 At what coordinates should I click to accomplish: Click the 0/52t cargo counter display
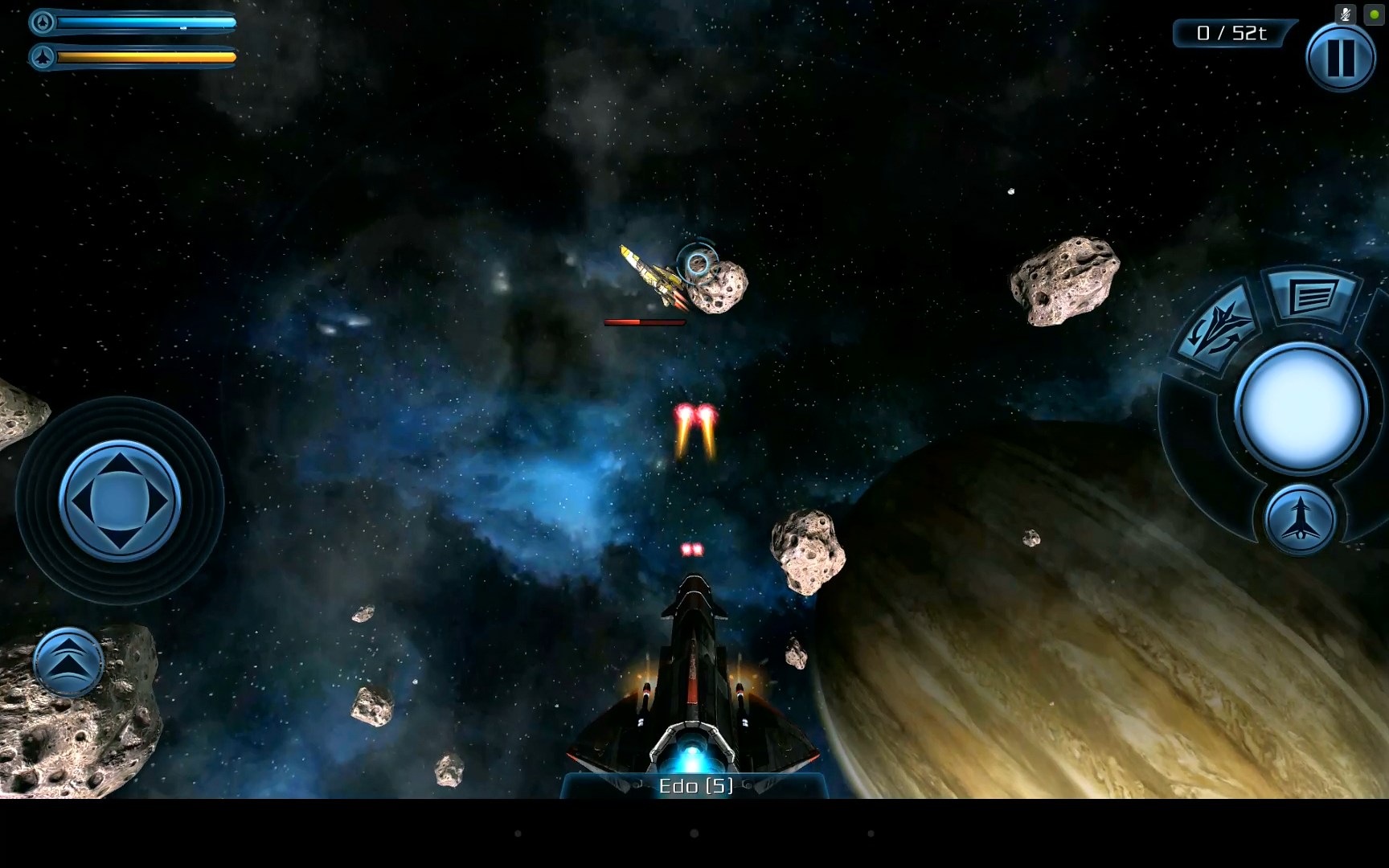click(1231, 34)
